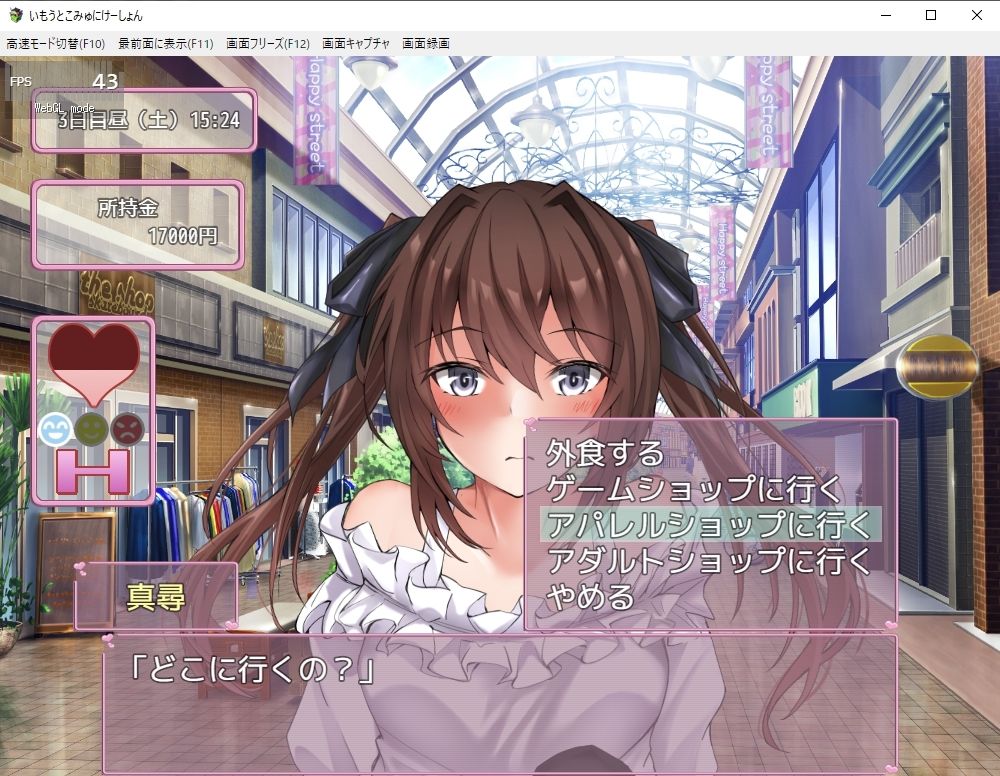This screenshot has width=1000, height=776.
Task: Start 画面録画 from the top bar
Action: coord(426,44)
